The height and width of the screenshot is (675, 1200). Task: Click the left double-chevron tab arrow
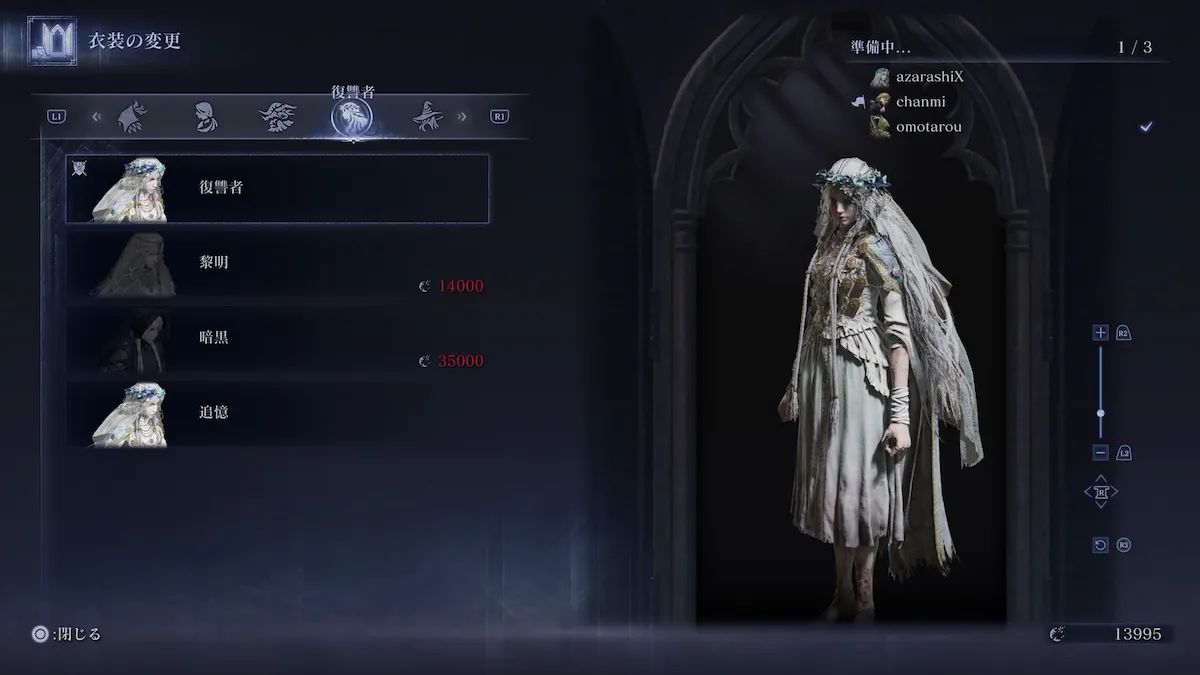pos(97,117)
